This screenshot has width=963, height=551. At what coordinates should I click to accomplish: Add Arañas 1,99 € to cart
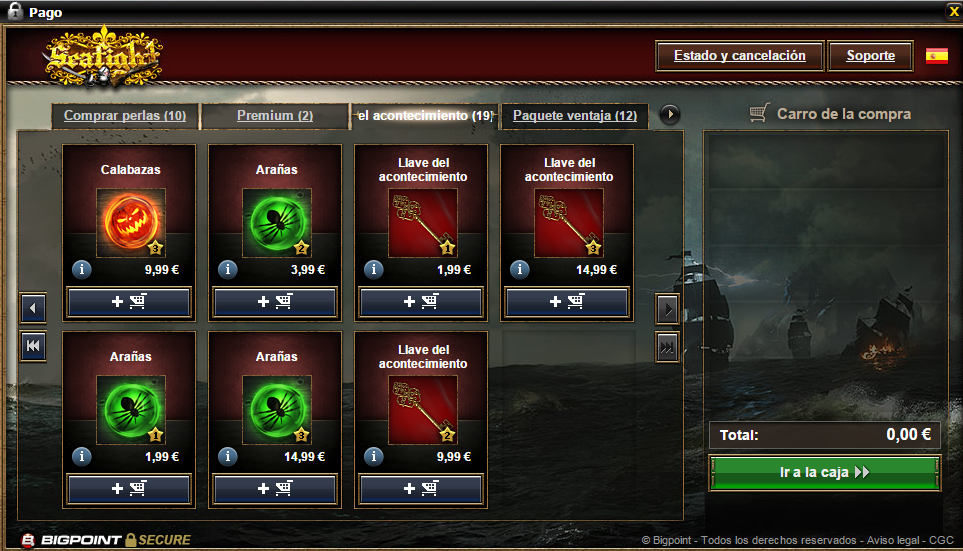click(129, 489)
